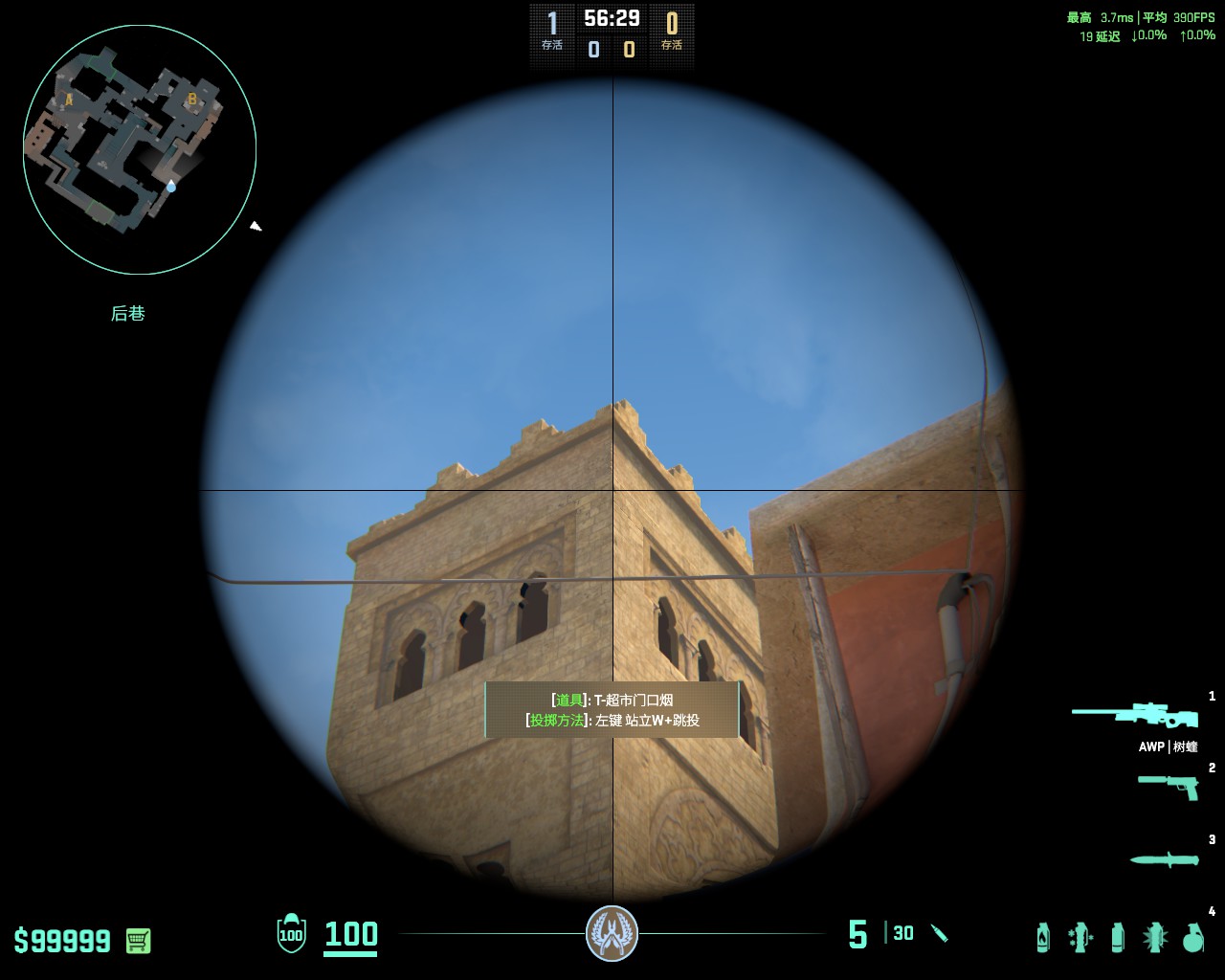The height and width of the screenshot is (980, 1225).
Task: Click the T score showing 0 alive
Action: (x=672, y=24)
